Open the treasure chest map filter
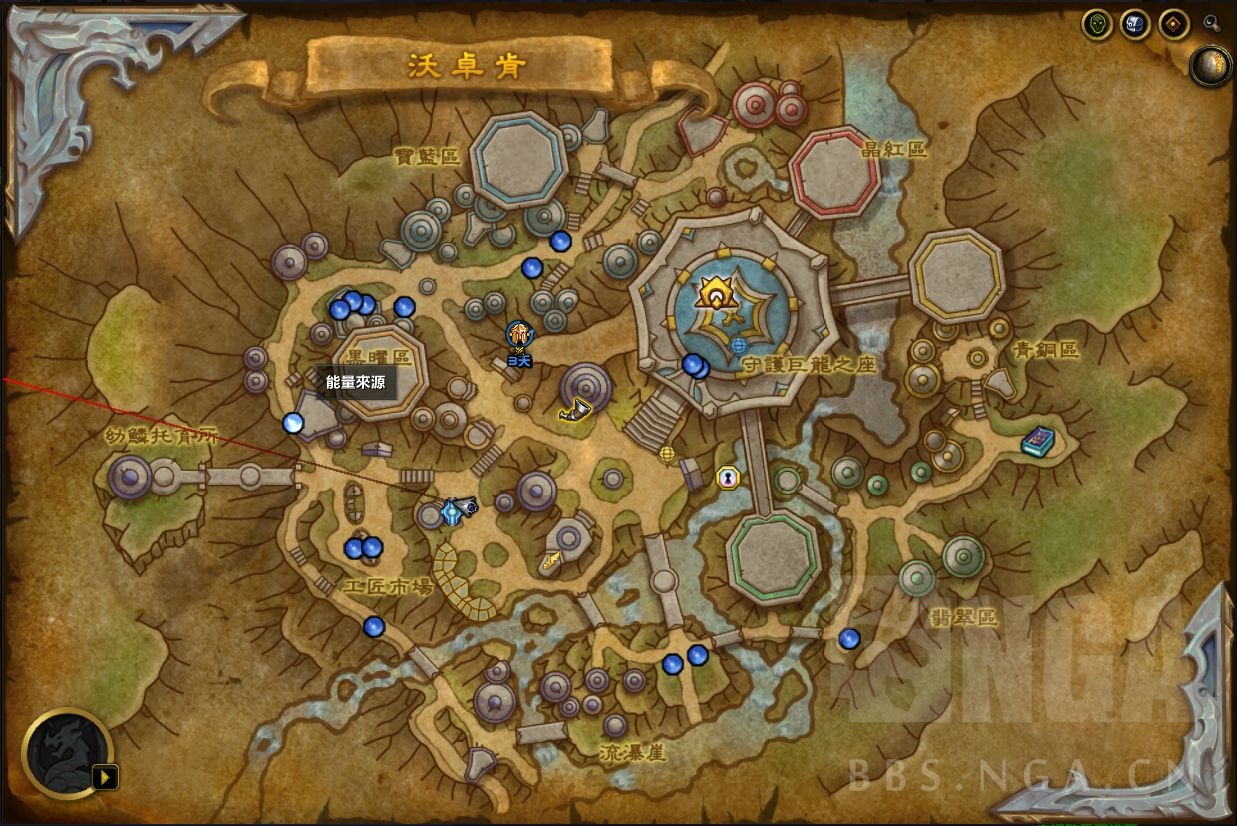1237x826 pixels. pos(1135,24)
